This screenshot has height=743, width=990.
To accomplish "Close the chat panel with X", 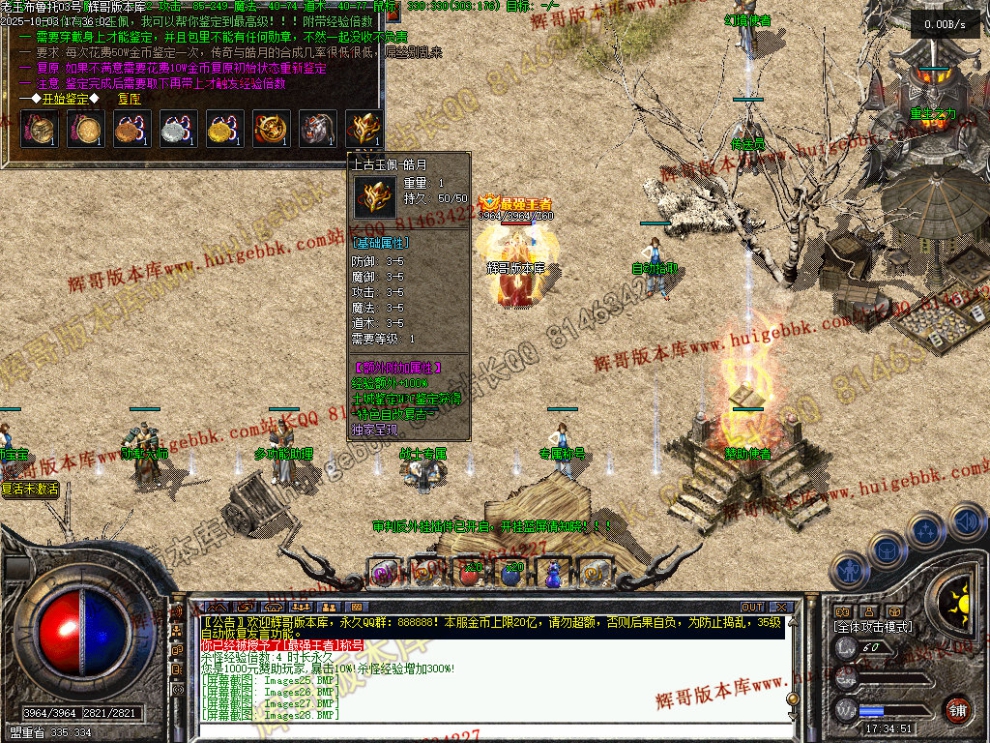I will [781, 606].
